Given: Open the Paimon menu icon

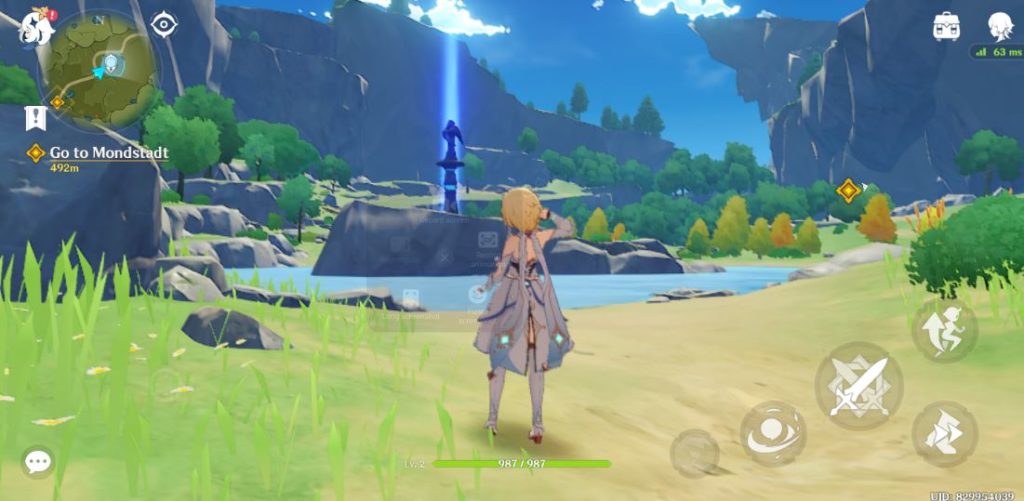Looking at the screenshot, I should click(36, 26).
